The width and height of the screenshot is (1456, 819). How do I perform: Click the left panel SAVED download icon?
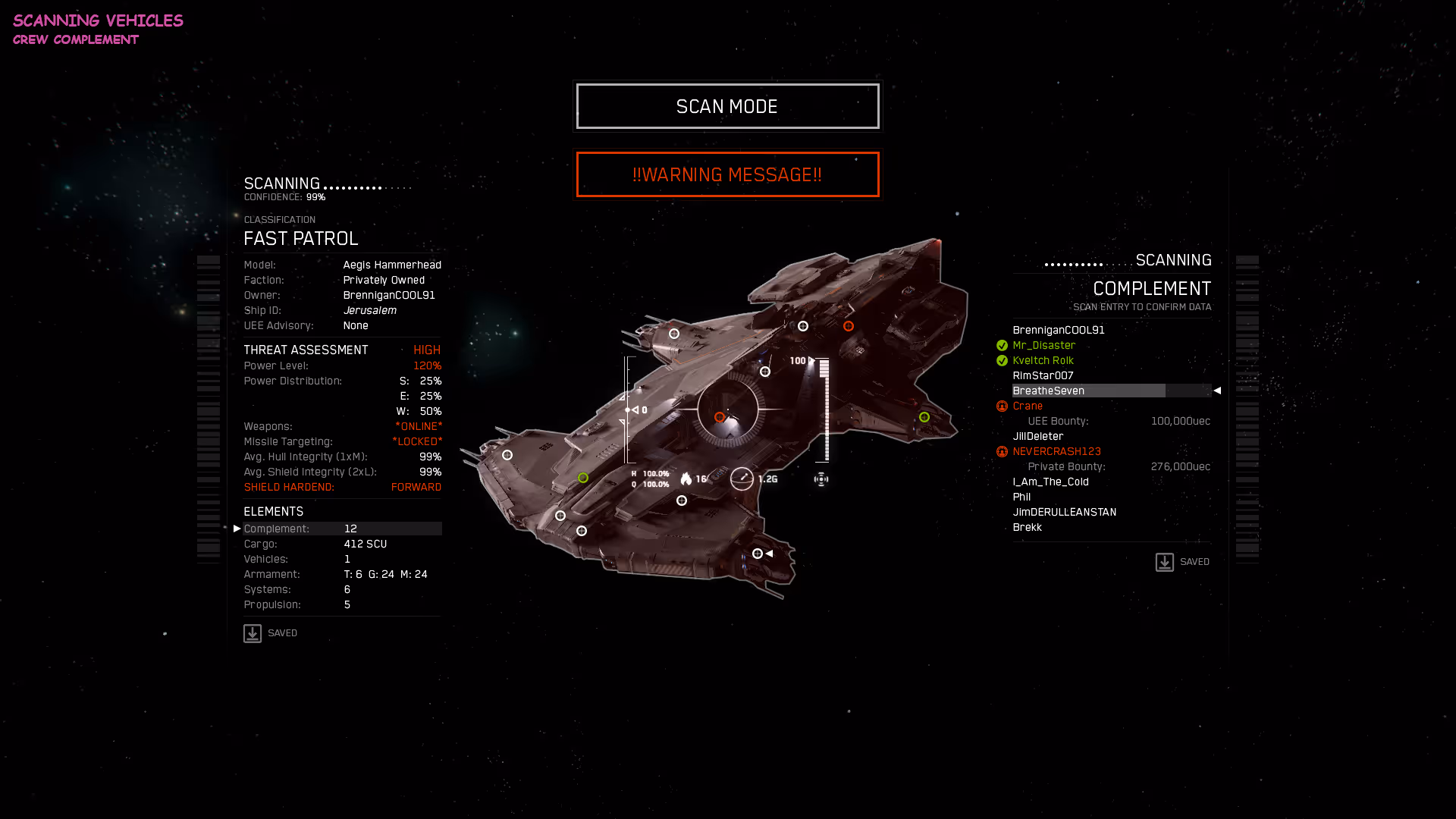click(x=253, y=633)
